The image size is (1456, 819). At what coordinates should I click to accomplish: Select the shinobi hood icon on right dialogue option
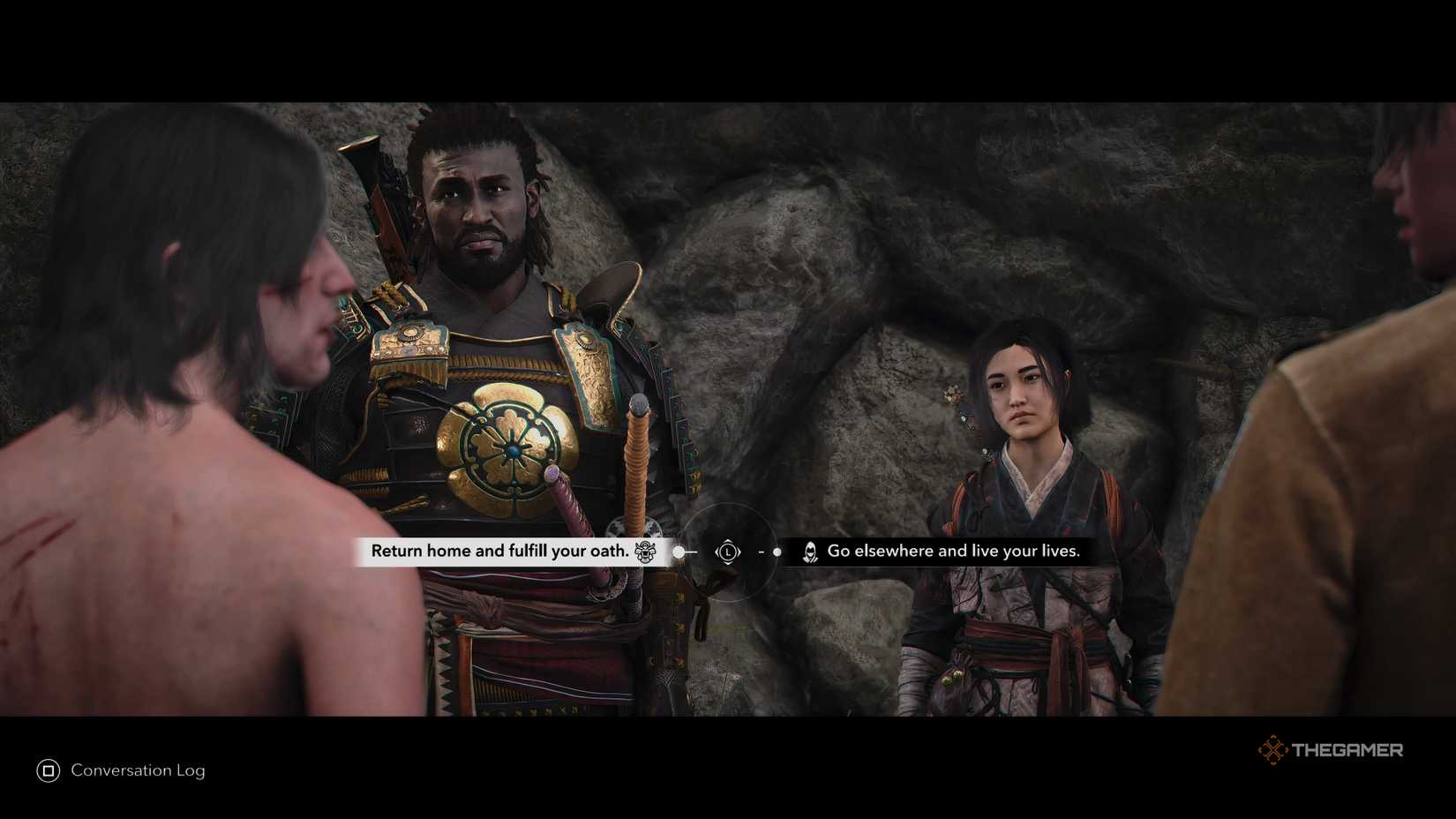point(809,552)
